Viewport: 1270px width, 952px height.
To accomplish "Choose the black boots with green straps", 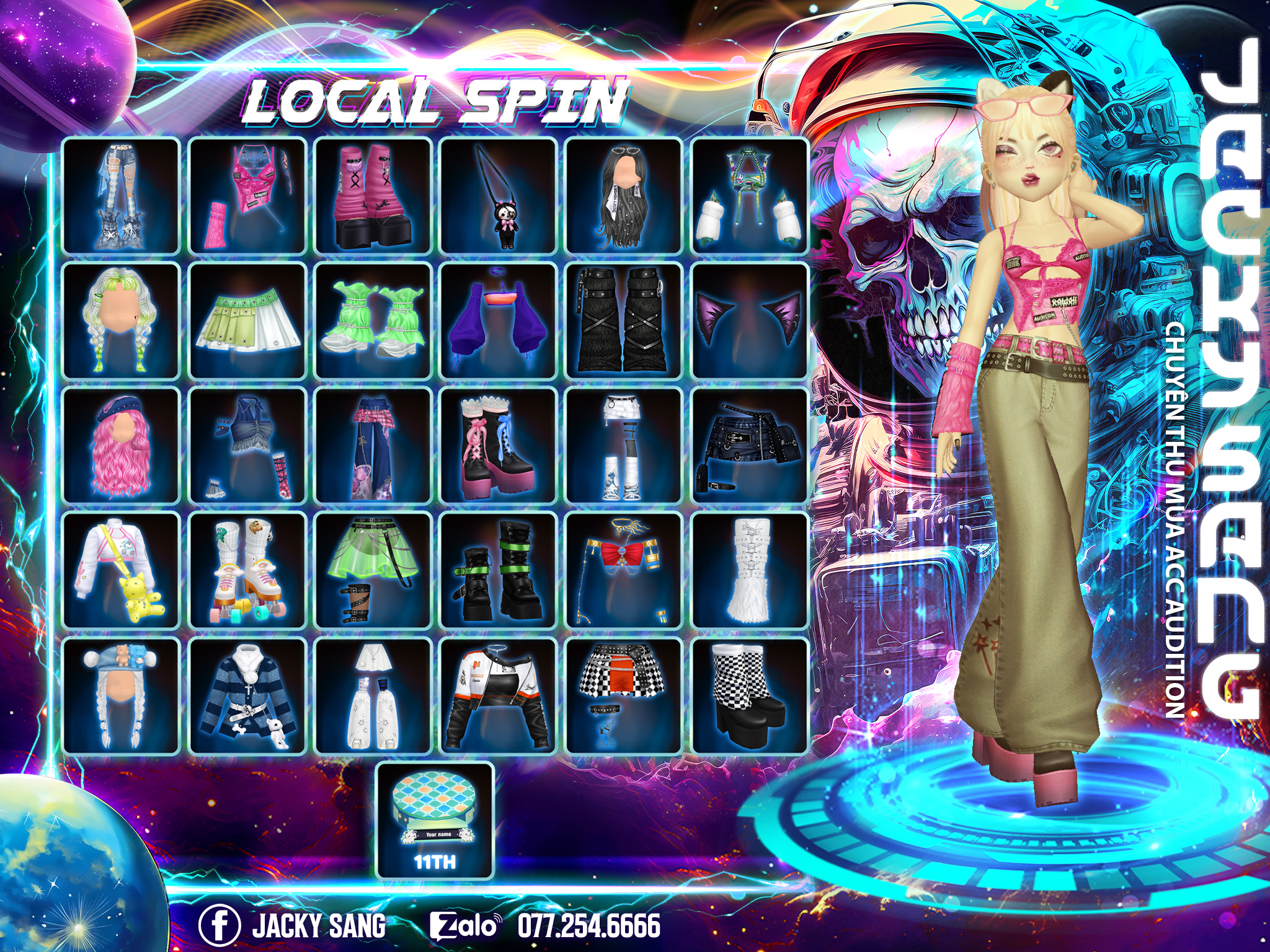I will (x=498, y=571).
